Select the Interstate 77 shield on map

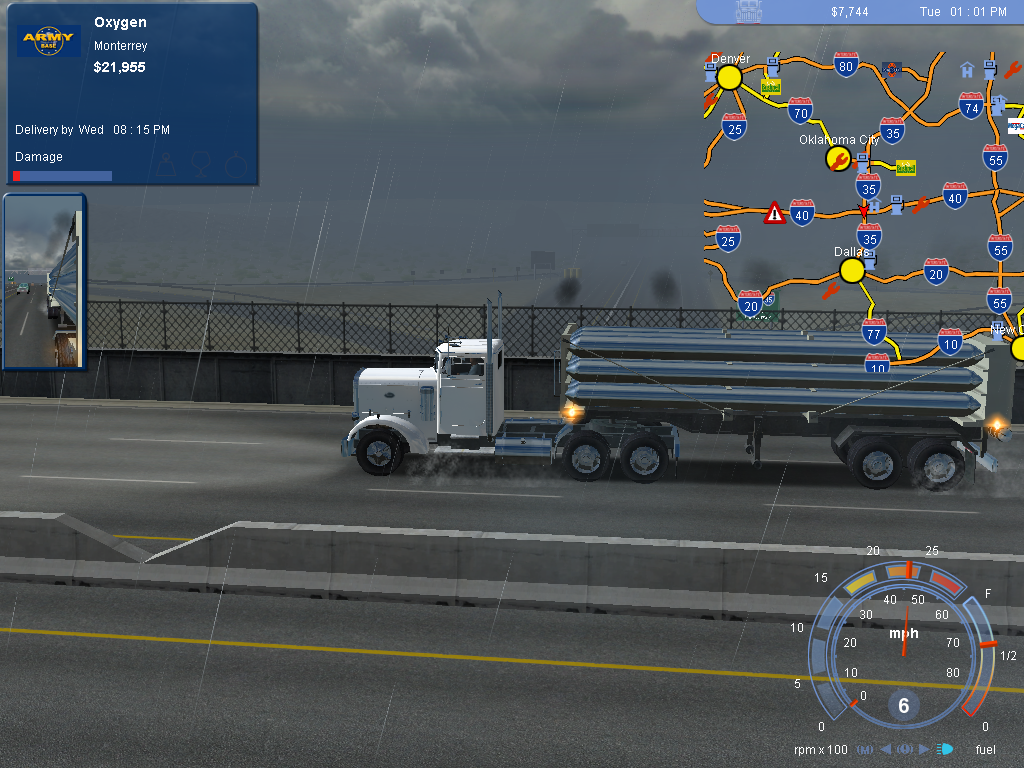click(874, 330)
